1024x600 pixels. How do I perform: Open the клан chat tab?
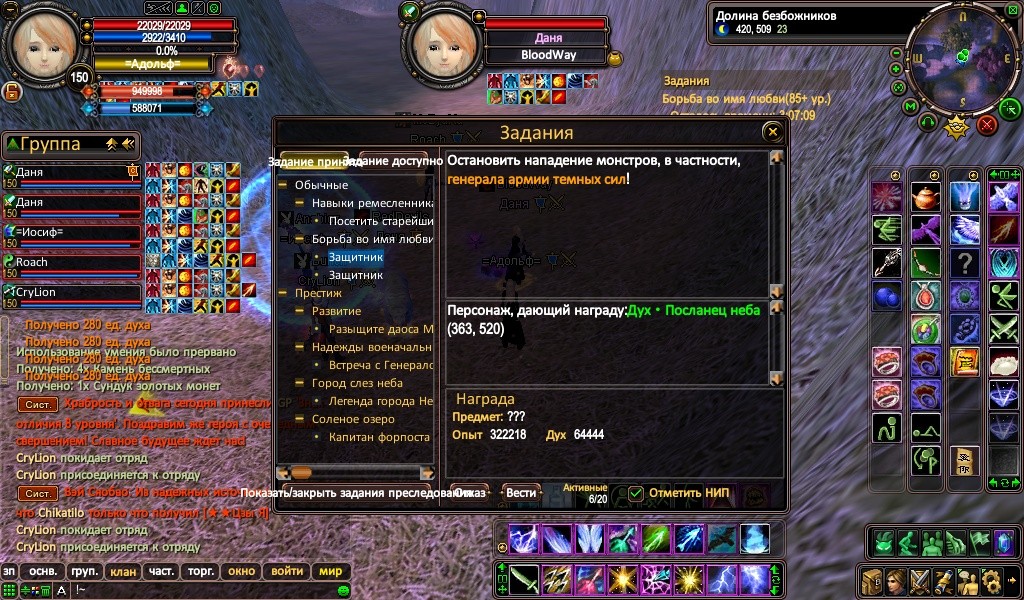122,572
